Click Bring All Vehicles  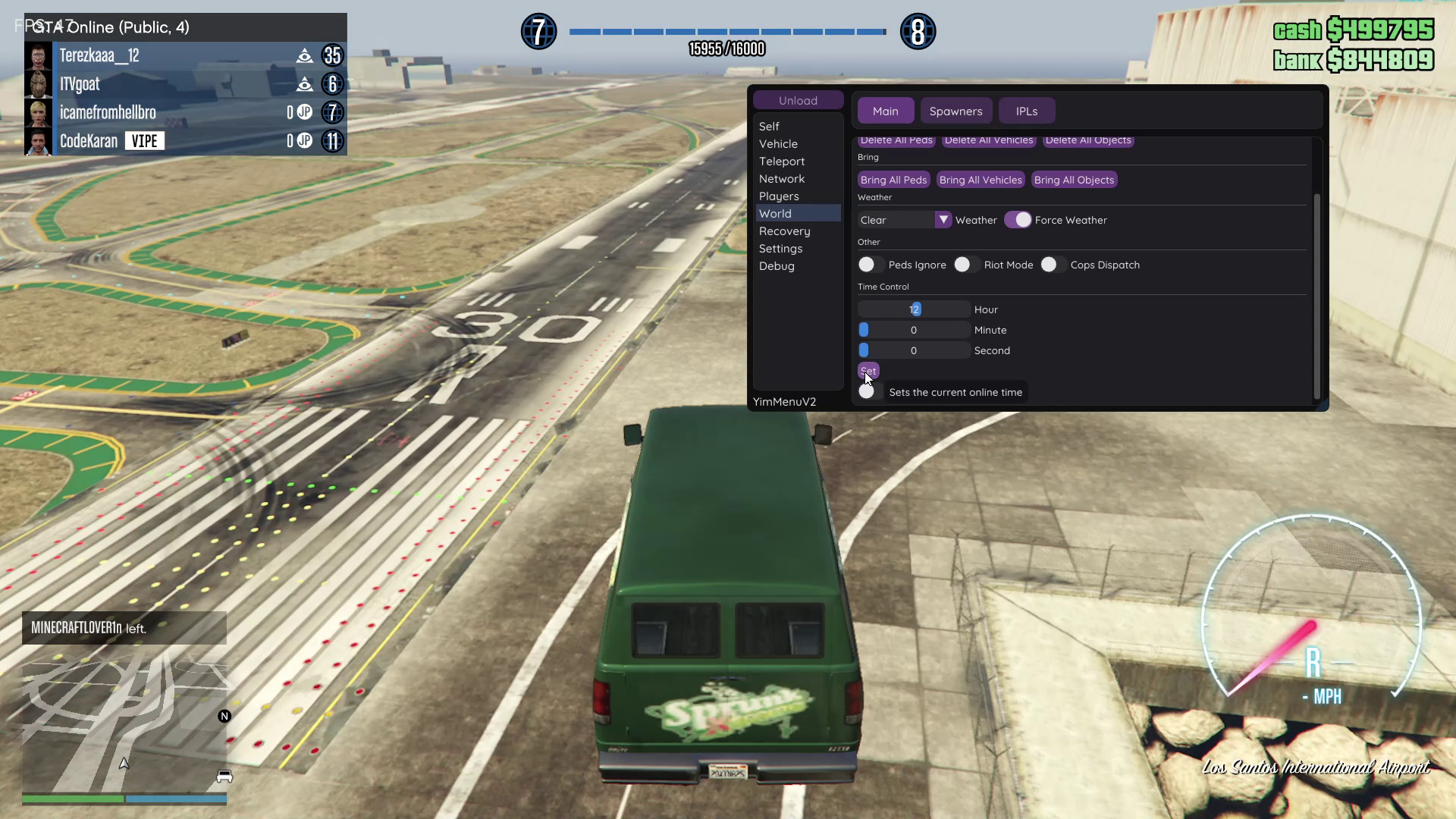point(981,180)
